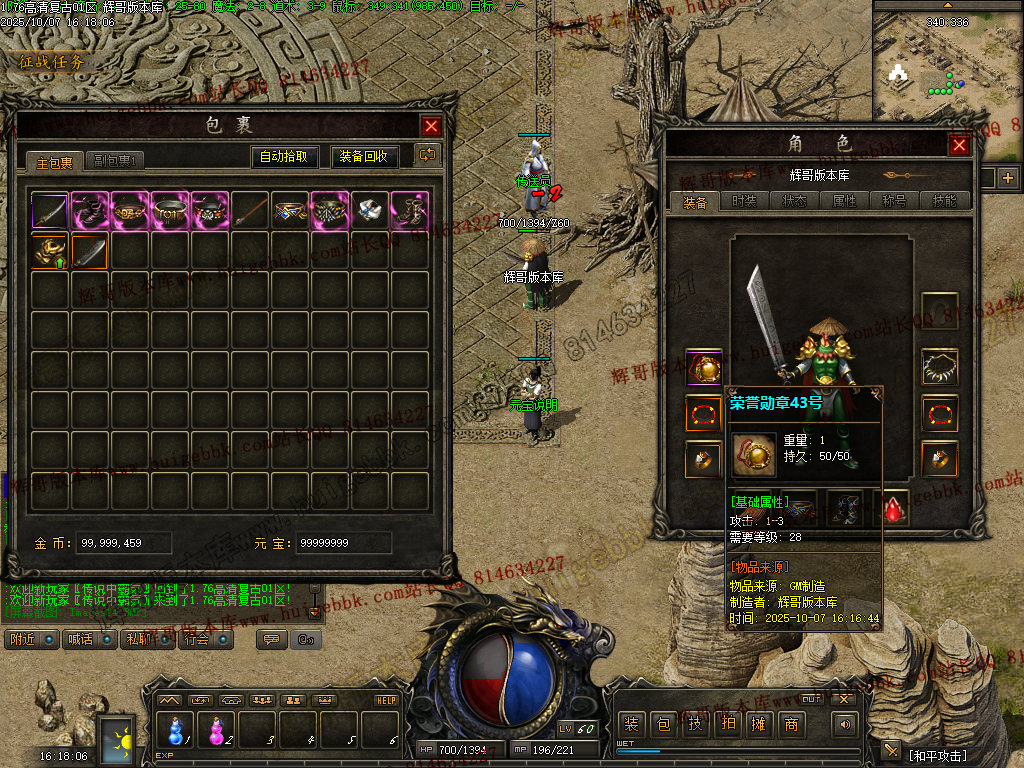Open the 属性 attributes tab
Screen dimensions: 1024x768
click(x=844, y=201)
